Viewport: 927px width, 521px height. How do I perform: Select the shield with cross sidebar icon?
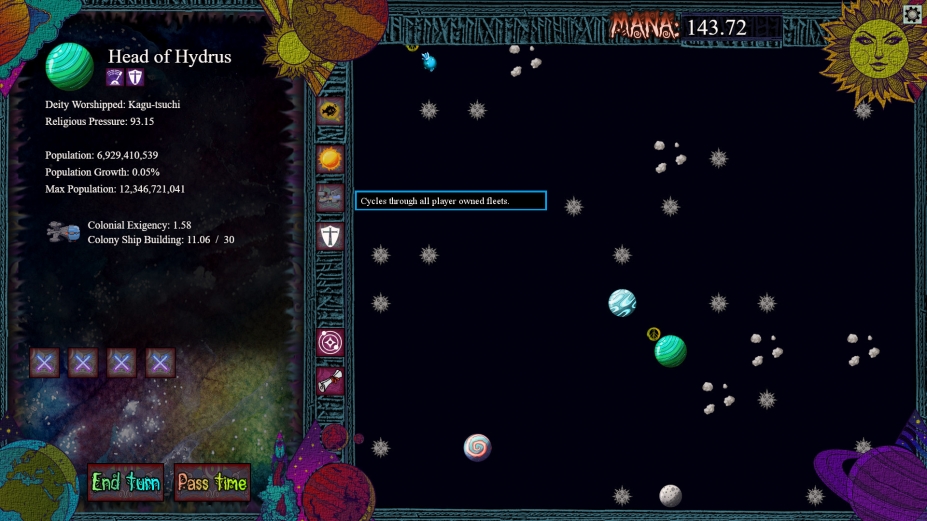[330, 236]
